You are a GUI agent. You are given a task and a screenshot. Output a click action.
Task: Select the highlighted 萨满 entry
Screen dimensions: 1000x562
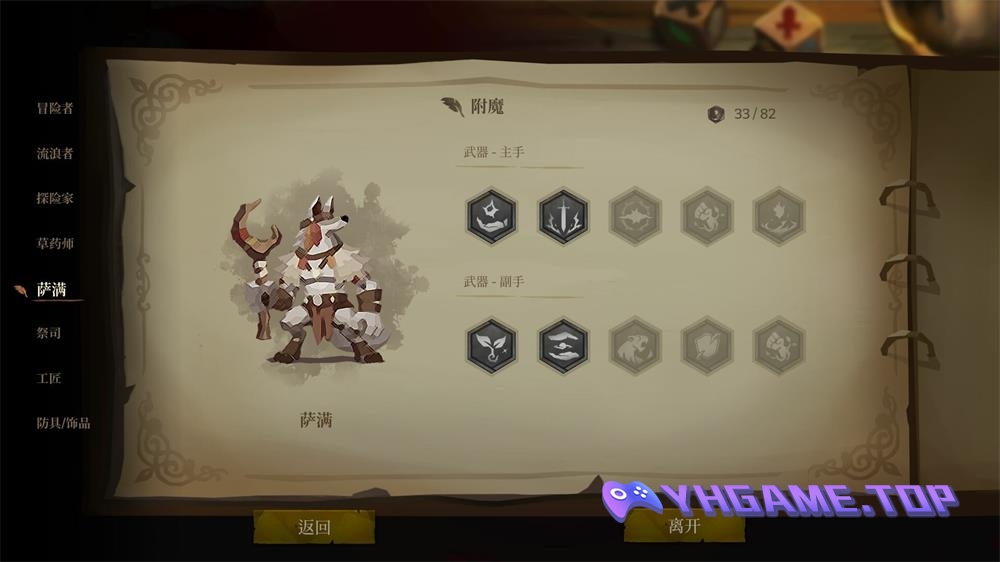(x=52, y=290)
